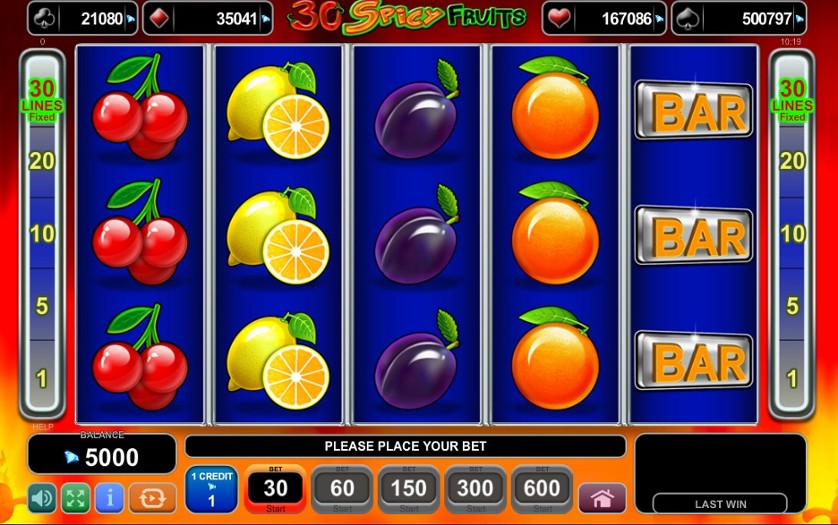
Task: Place a 300 bet spin
Action: pos(476,489)
